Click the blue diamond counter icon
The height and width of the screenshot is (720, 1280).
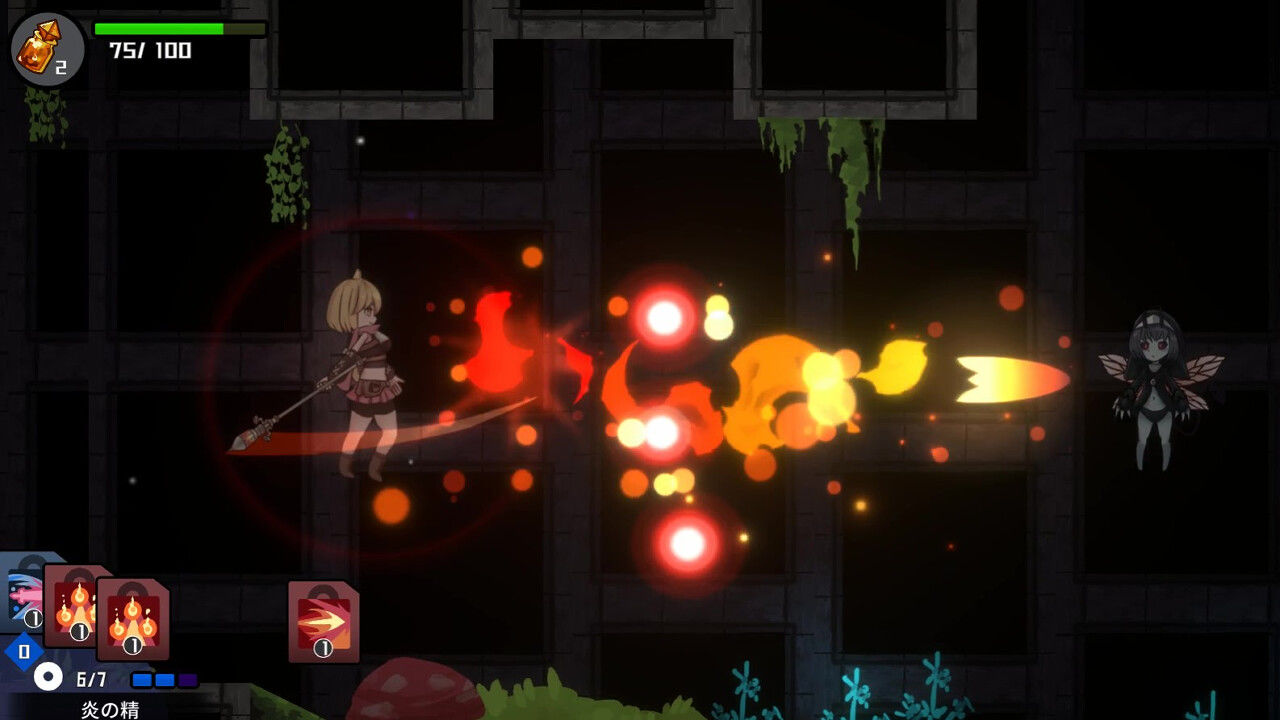[24, 651]
